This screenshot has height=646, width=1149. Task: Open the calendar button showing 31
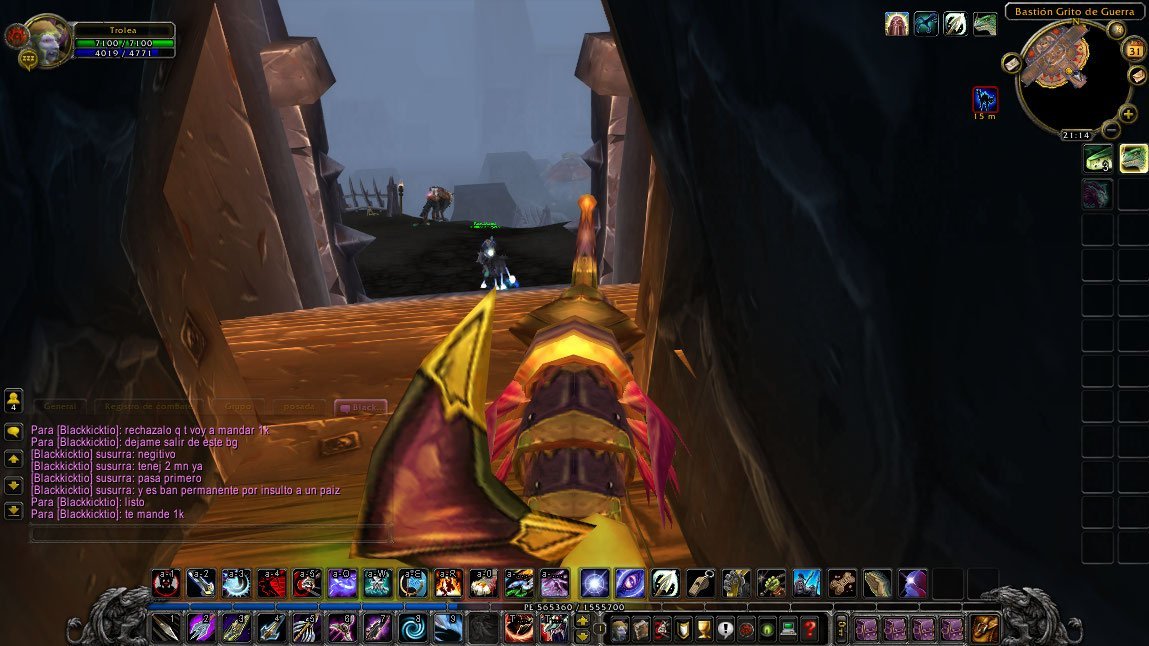pos(1135,50)
